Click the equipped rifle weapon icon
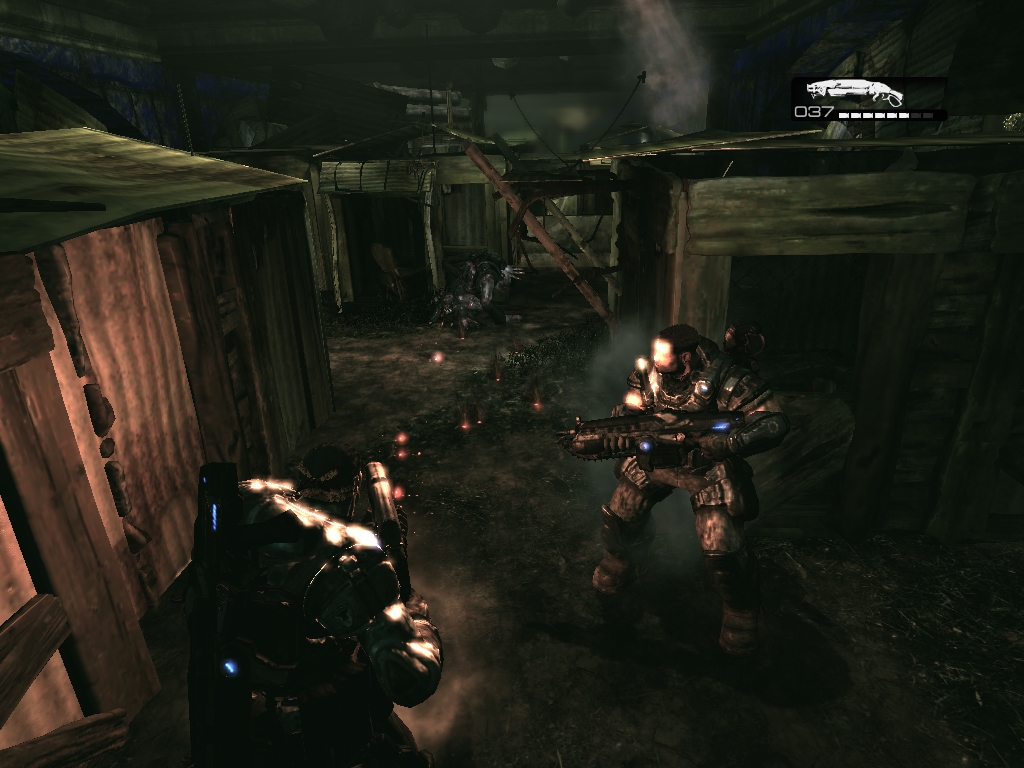 point(855,92)
